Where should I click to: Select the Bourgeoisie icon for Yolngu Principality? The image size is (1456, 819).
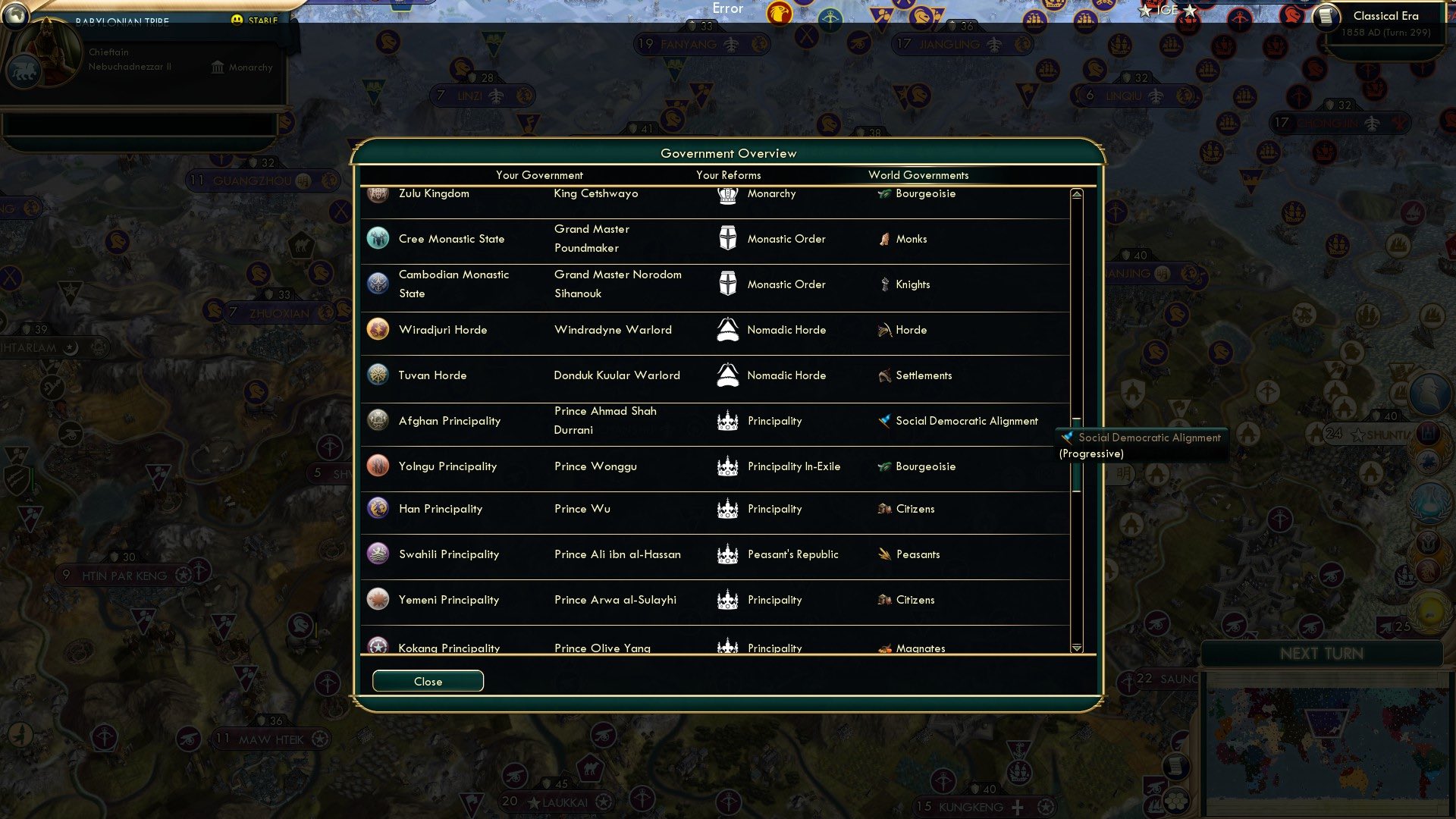coord(882,466)
